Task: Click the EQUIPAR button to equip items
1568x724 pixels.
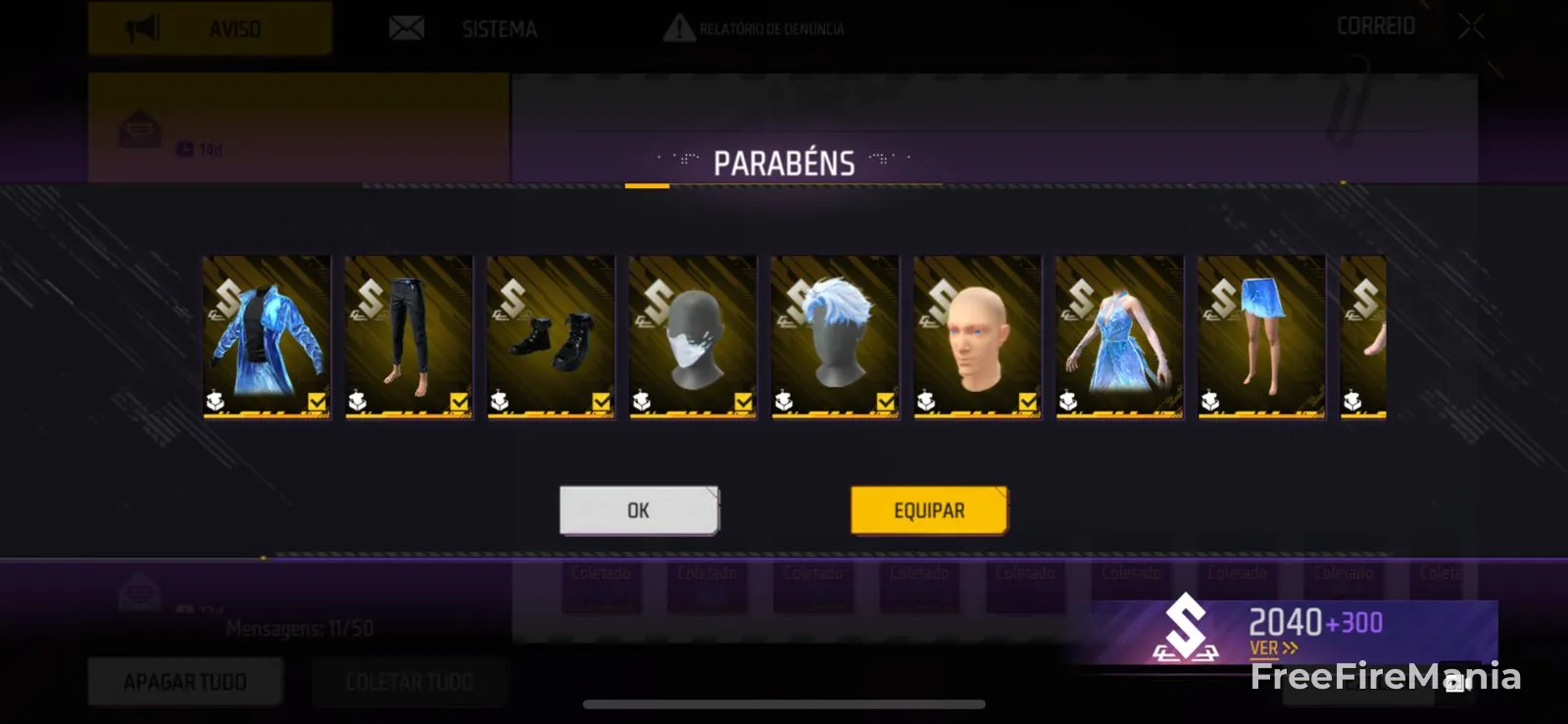Action: (x=928, y=509)
